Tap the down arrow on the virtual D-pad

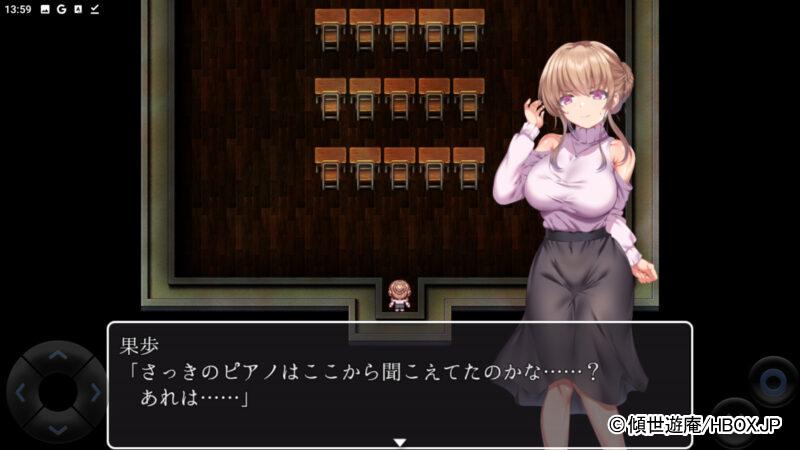[57, 429]
